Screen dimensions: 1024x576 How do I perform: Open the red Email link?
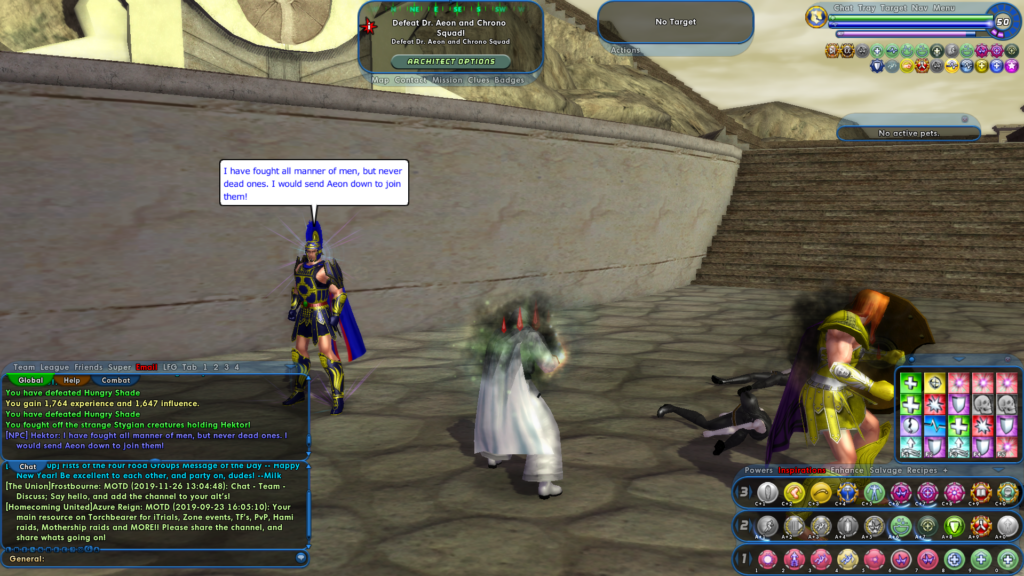click(147, 368)
